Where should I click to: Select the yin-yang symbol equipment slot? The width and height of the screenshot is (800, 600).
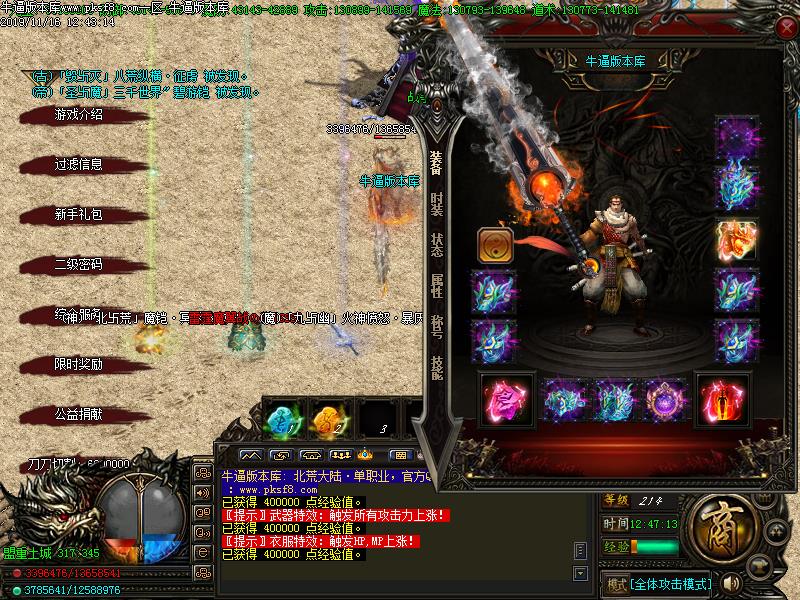(494, 244)
